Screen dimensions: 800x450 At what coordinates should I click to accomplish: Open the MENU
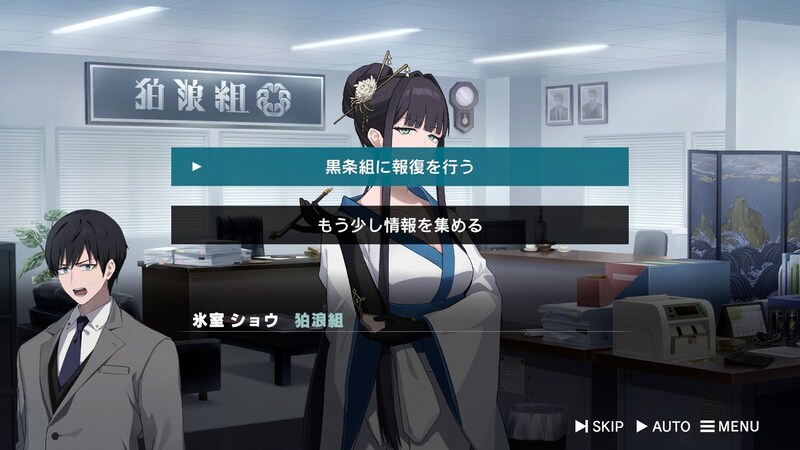[x=729, y=427]
